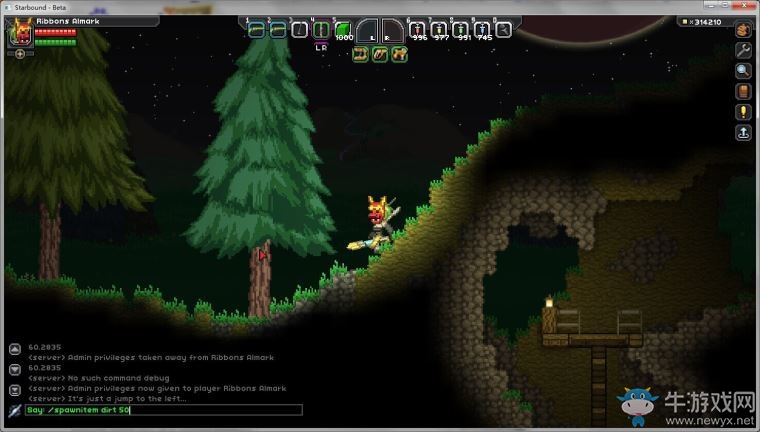Click the empty left-hand slot

[x=369, y=30]
